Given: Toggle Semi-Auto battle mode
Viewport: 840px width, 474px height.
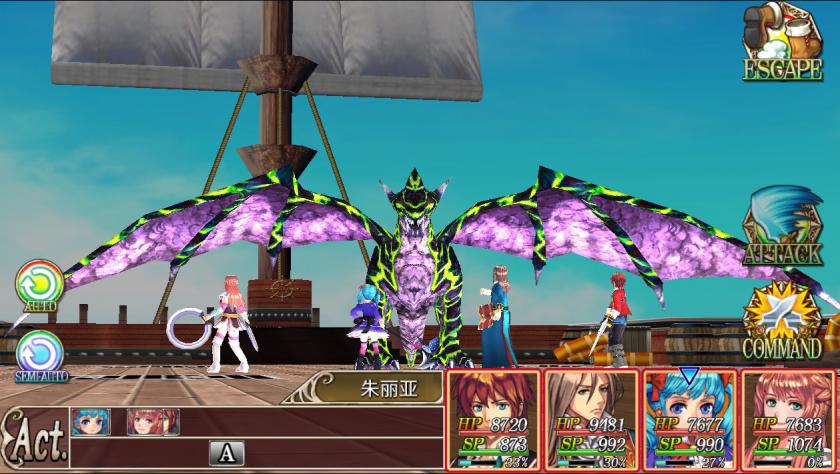Looking at the screenshot, I should click(40, 352).
